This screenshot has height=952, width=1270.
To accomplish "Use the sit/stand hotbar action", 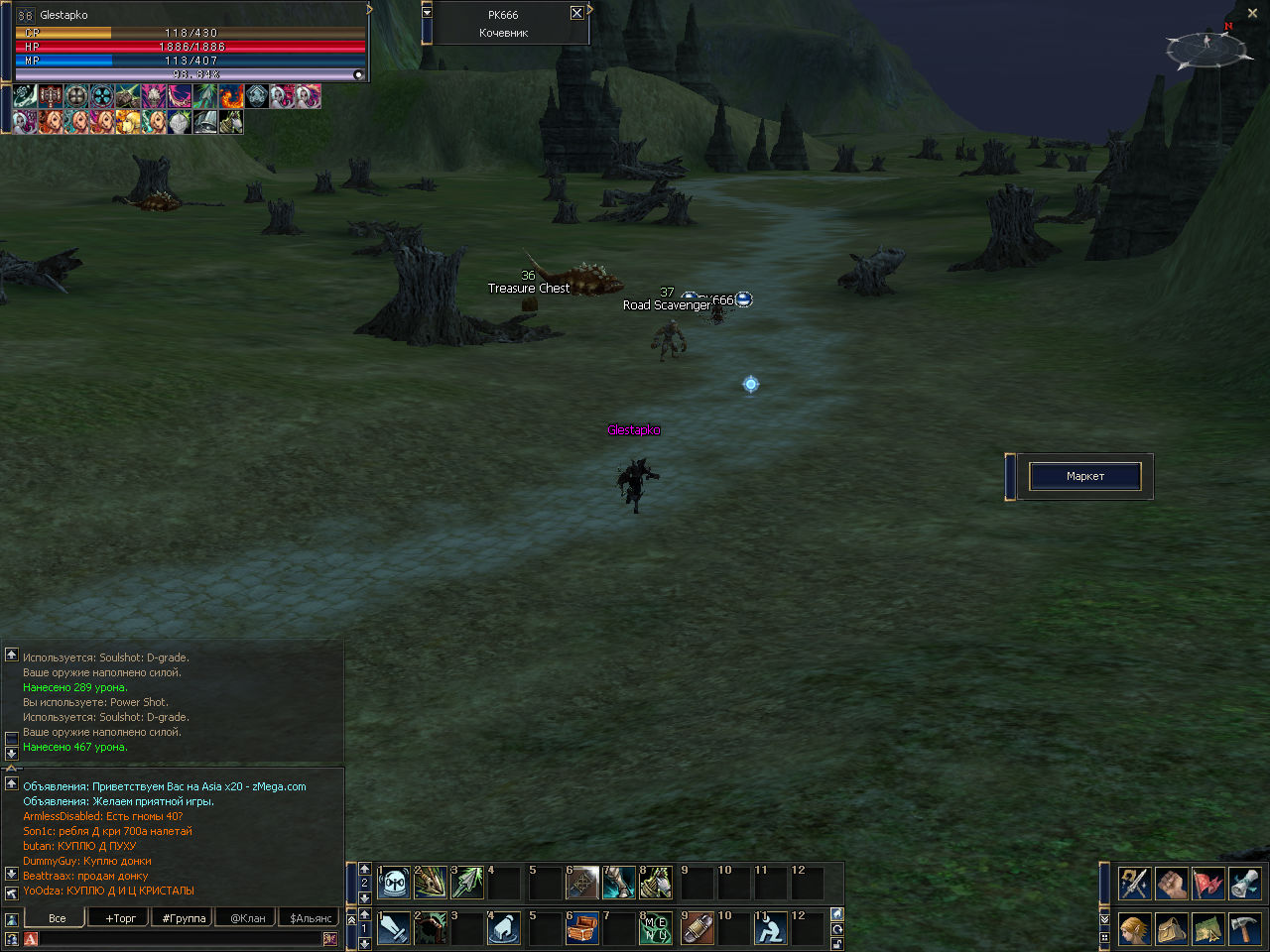I will pyautogui.click(x=771, y=928).
